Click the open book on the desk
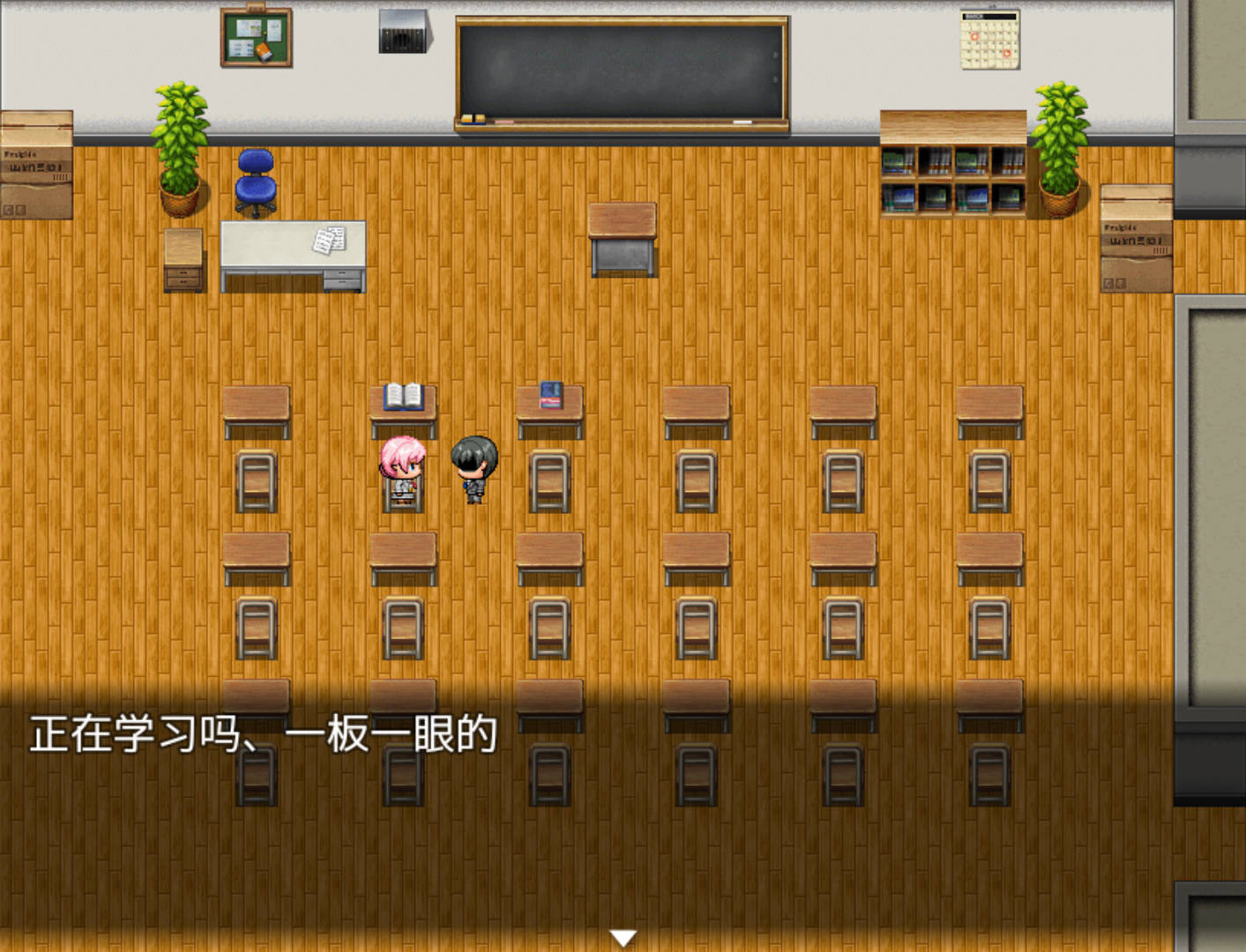 tap(403, 395)
